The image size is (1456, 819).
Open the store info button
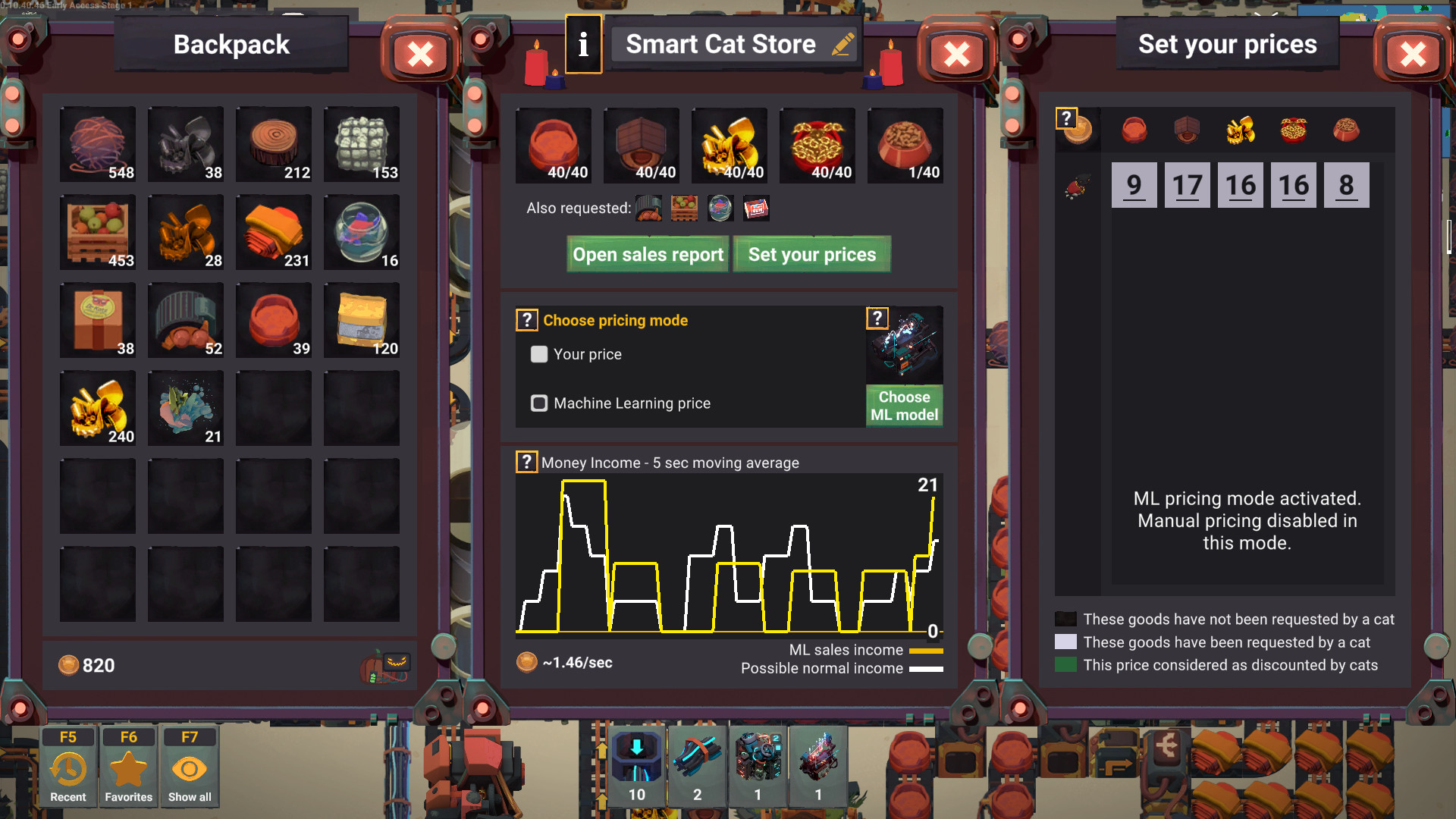583,45
